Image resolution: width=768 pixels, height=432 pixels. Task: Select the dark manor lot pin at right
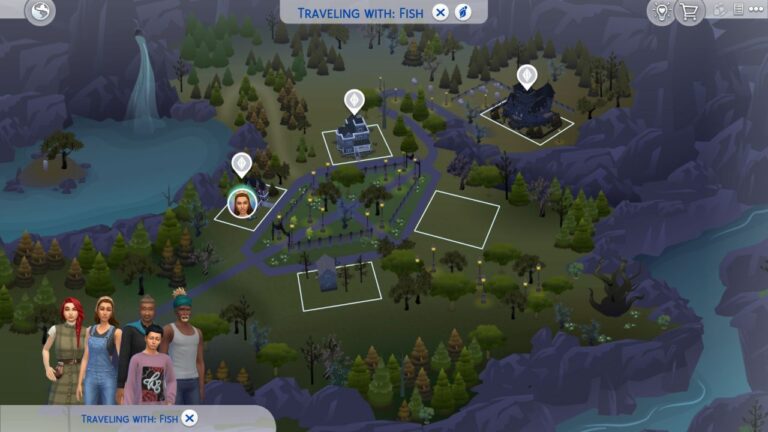pos(526,76)
